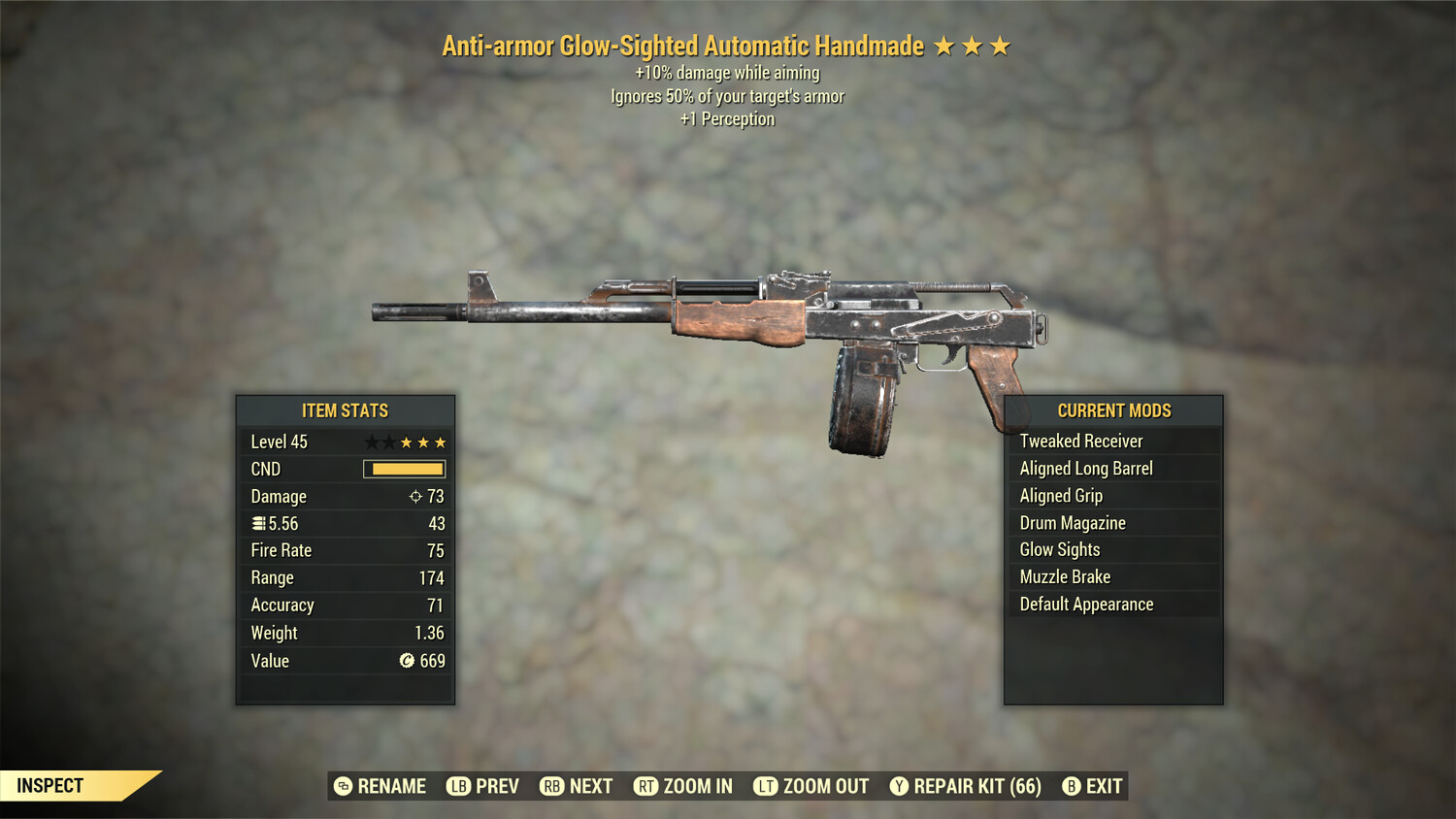Click the caps currency icon next to 669

[x=405, y=661]
